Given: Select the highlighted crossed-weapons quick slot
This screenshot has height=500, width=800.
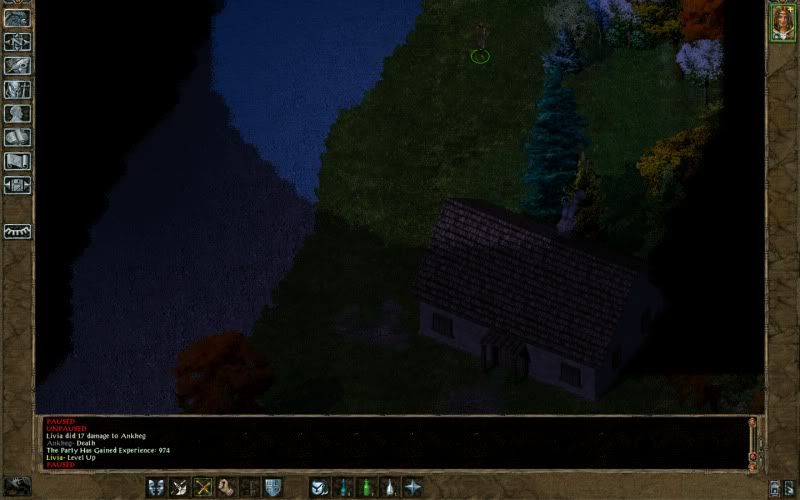Looking at the screenshot, I should 203,487.
